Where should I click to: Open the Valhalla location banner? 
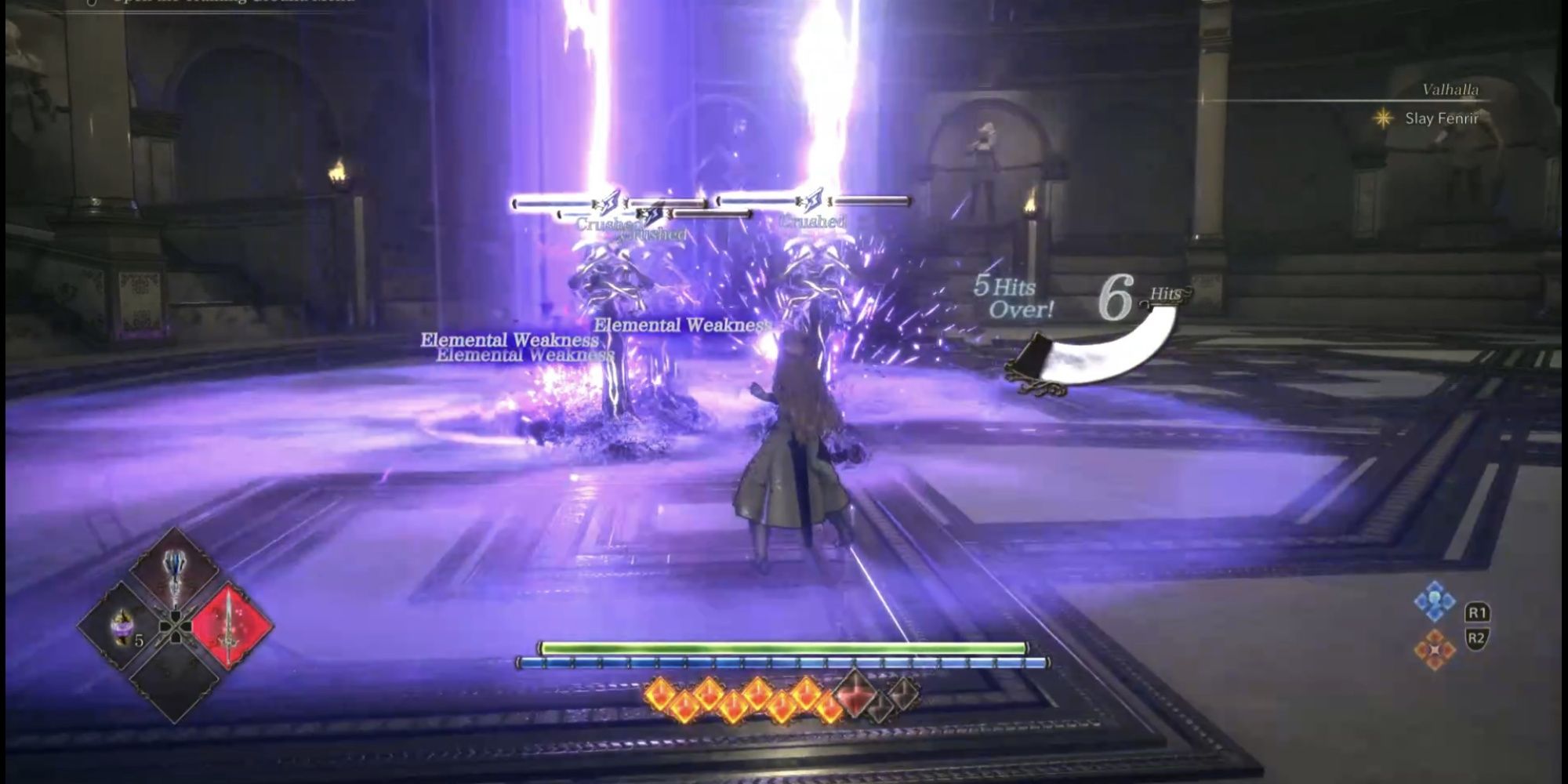(x=1450, y=90)
